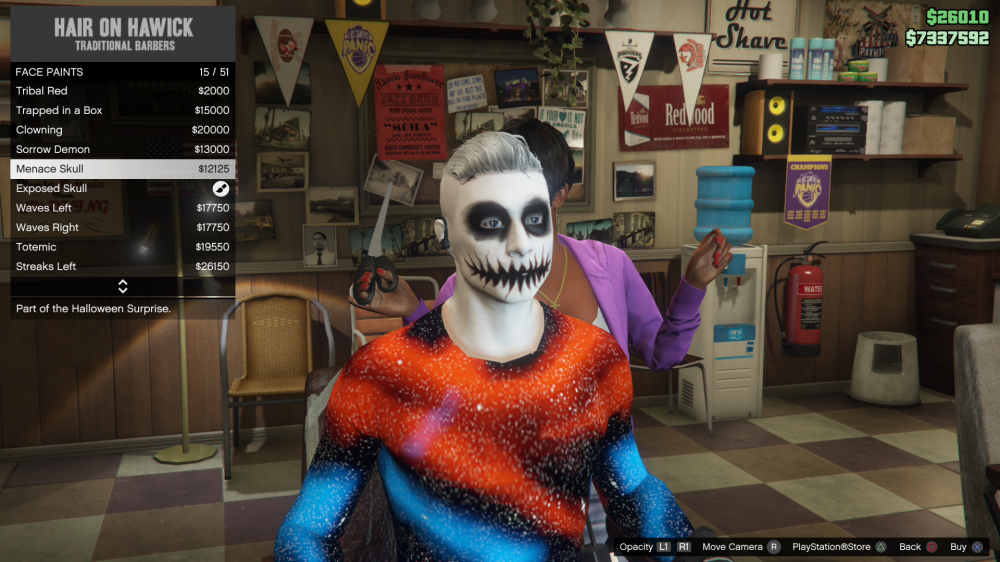The width and height of the screenshot is (1000, 562).
Task: Select the Waves Left face paint
Action: [122, 208]
